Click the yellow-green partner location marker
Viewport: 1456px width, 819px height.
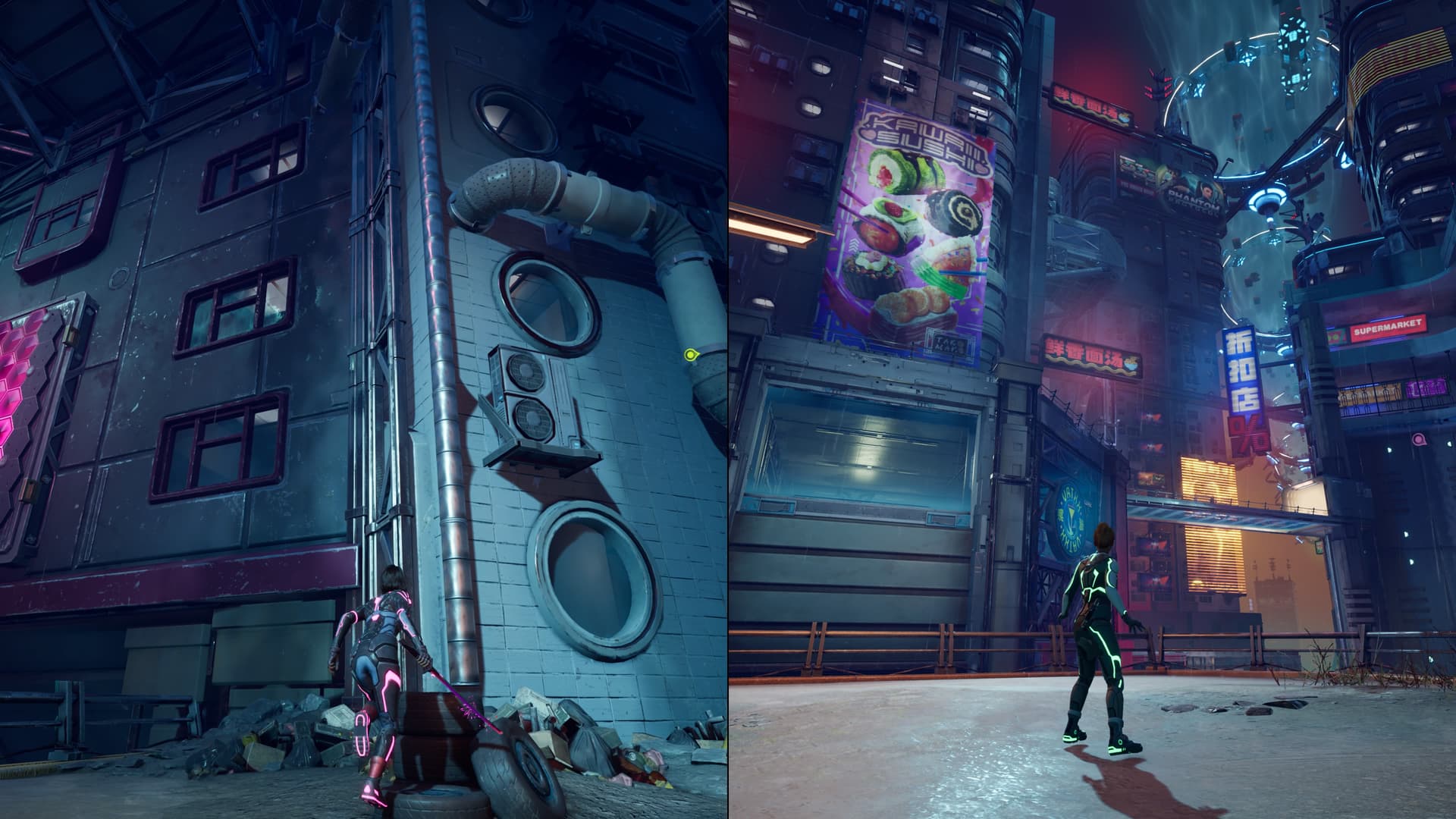coord(690,354)
